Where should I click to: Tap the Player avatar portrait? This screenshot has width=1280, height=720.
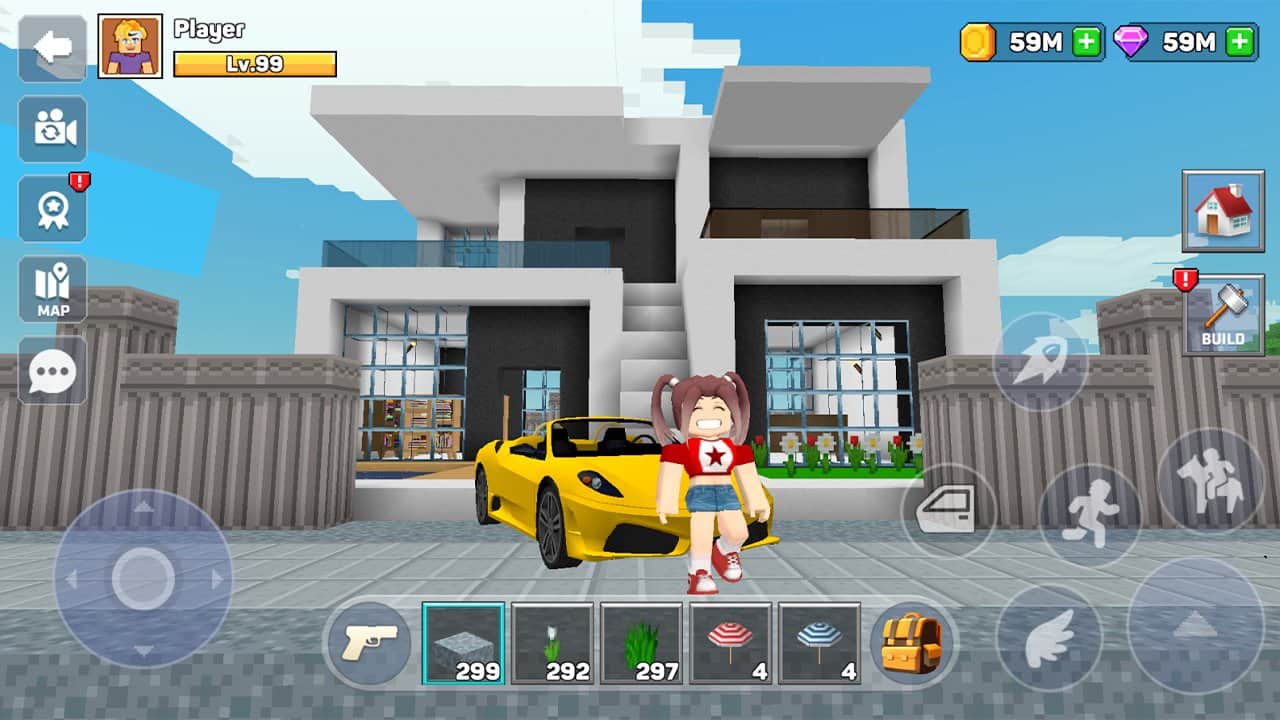128,44
